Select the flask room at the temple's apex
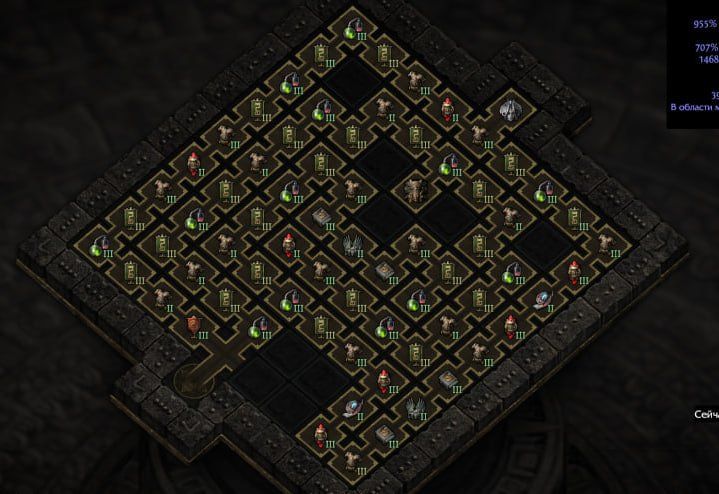The image size is (719, 494). [x=352, y=30]
